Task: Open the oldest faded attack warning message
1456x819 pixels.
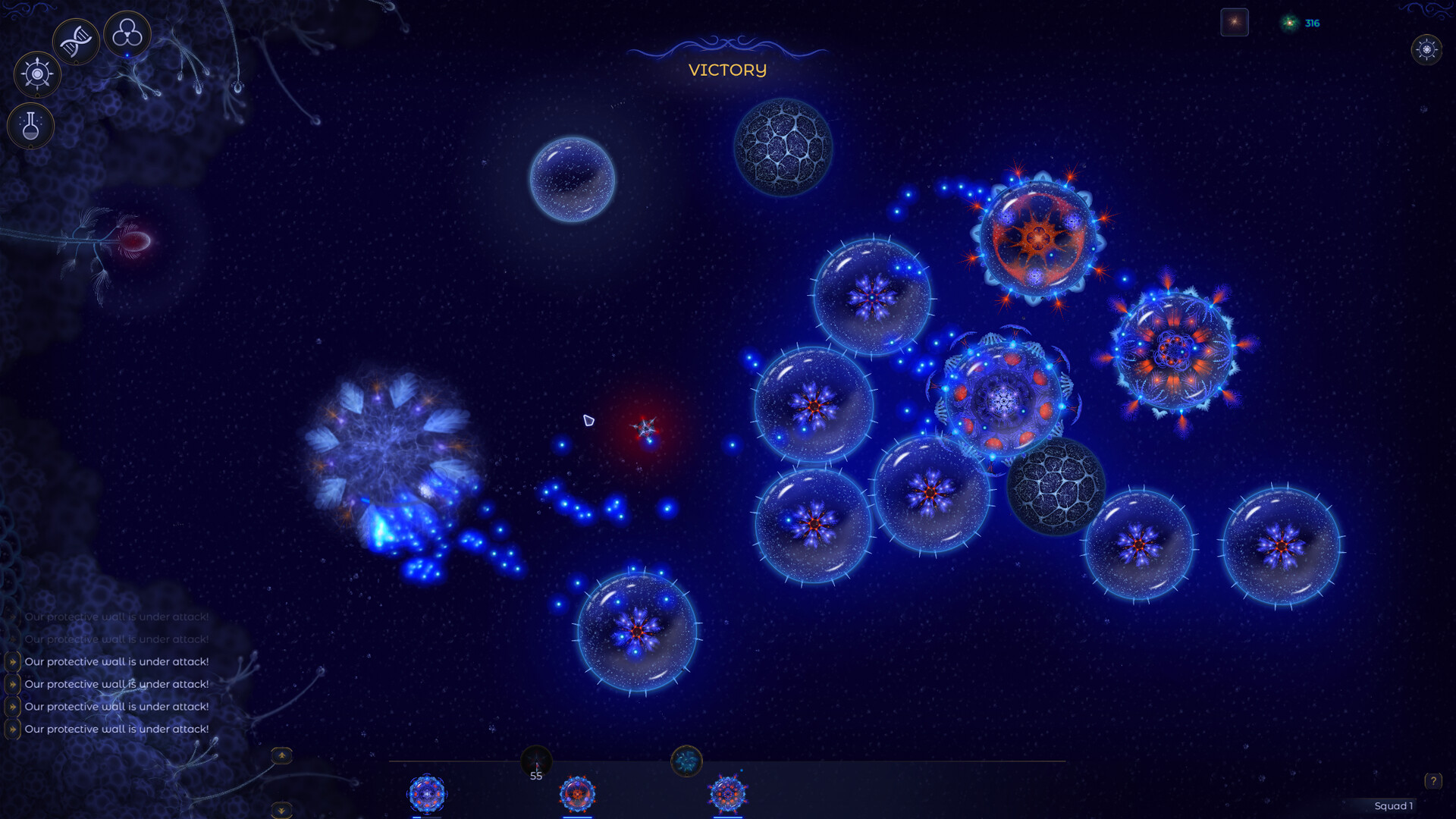Action: pos(117,617)
